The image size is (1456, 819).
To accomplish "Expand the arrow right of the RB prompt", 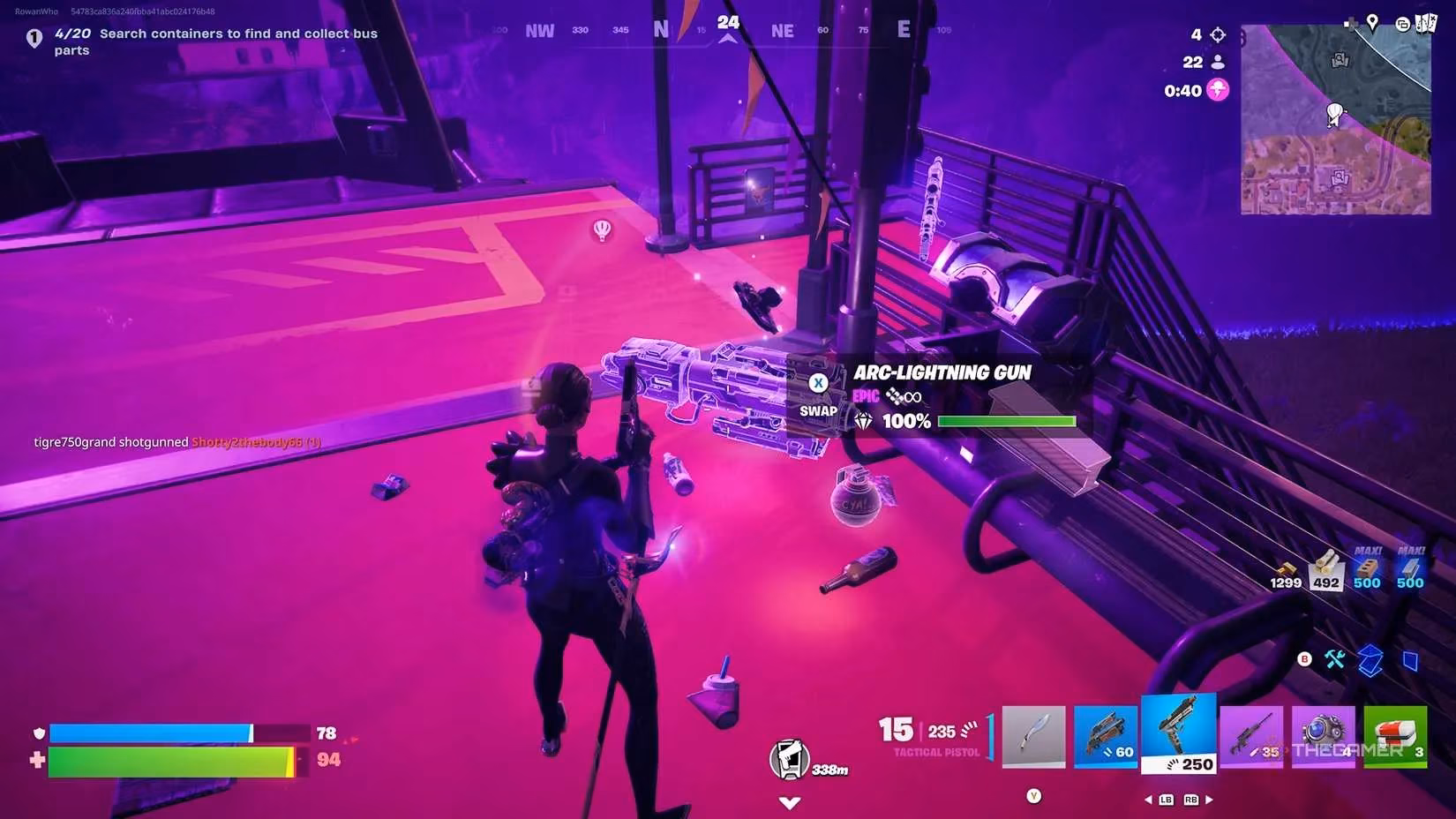I will click(x=1208, y=800).
